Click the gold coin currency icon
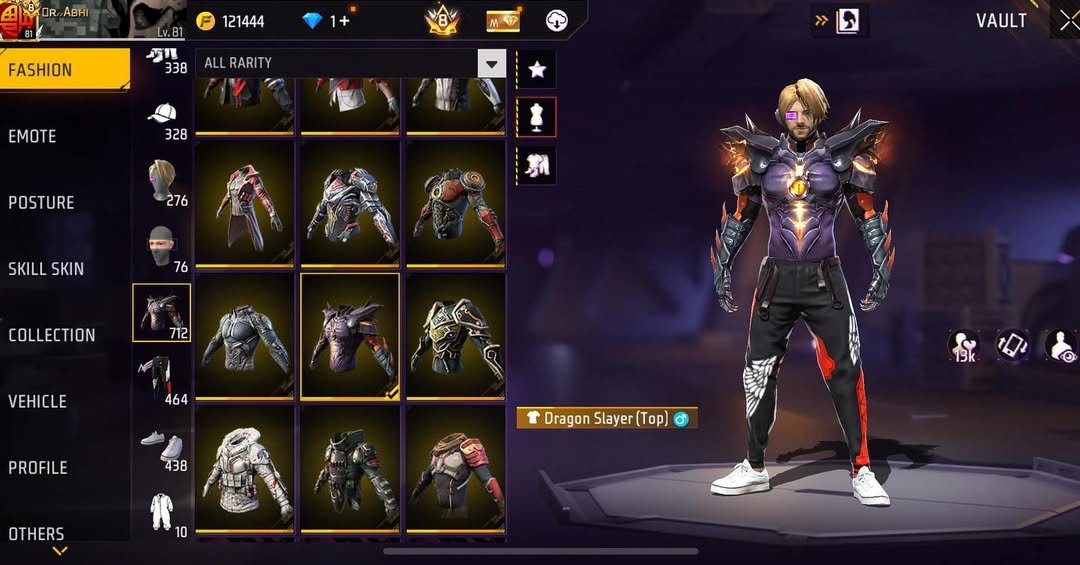Image resolution: width=1080 pixels, height=565 pixels. pyautogui.click(x=207, y=21)
